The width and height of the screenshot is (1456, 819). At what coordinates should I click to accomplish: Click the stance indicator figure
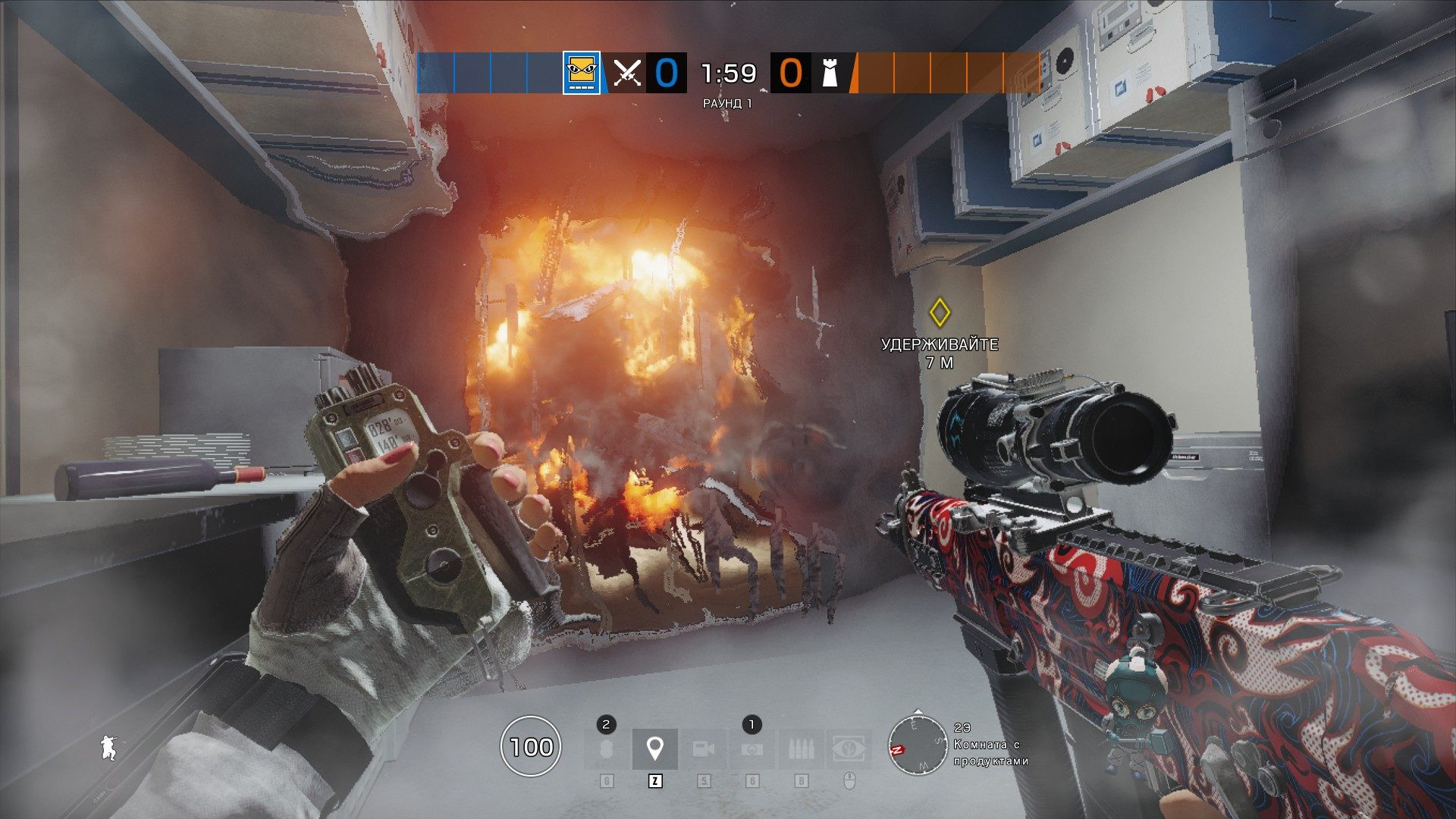(108, 748)
